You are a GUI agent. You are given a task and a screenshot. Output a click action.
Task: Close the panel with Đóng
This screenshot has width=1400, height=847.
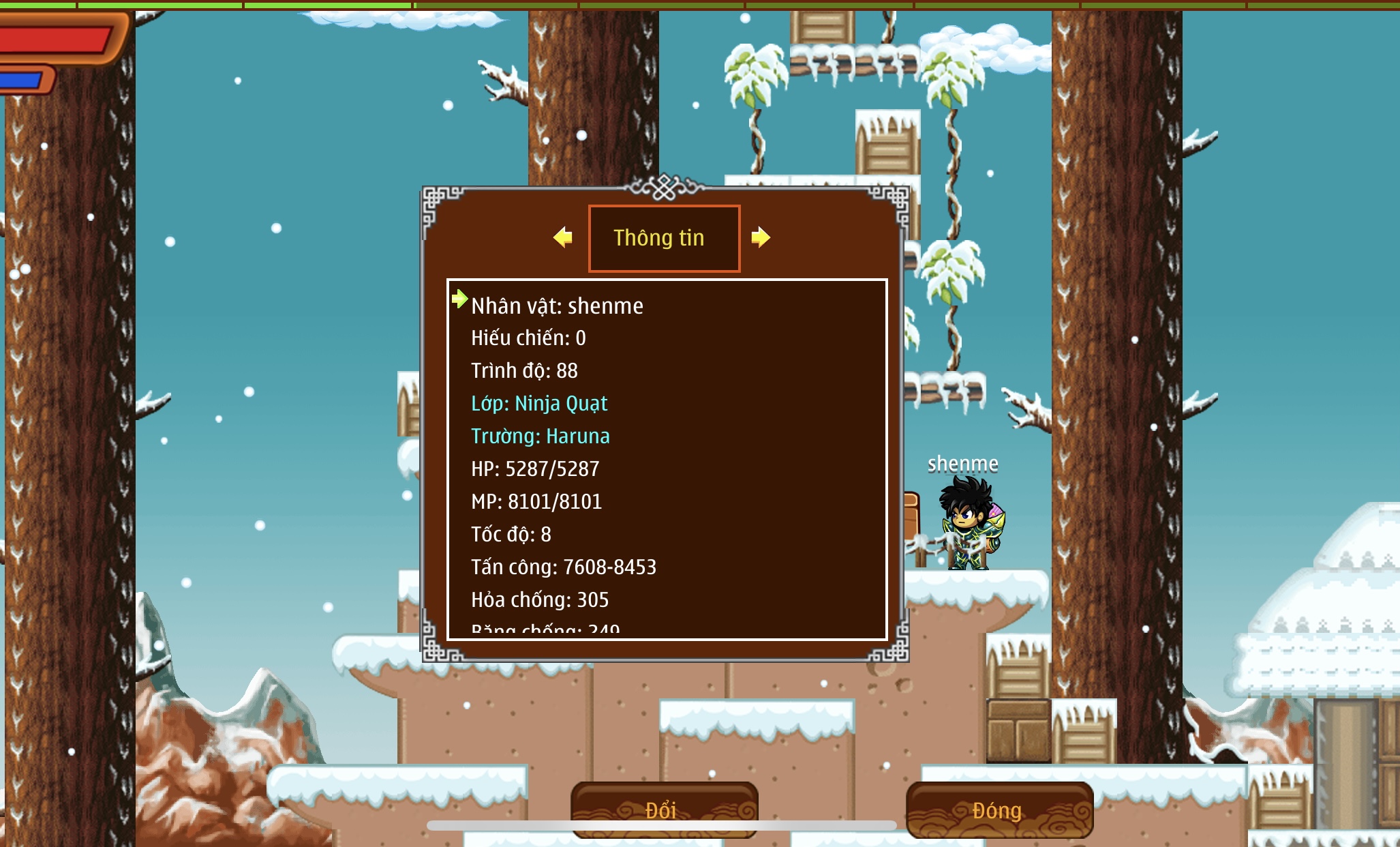[999, 809]
